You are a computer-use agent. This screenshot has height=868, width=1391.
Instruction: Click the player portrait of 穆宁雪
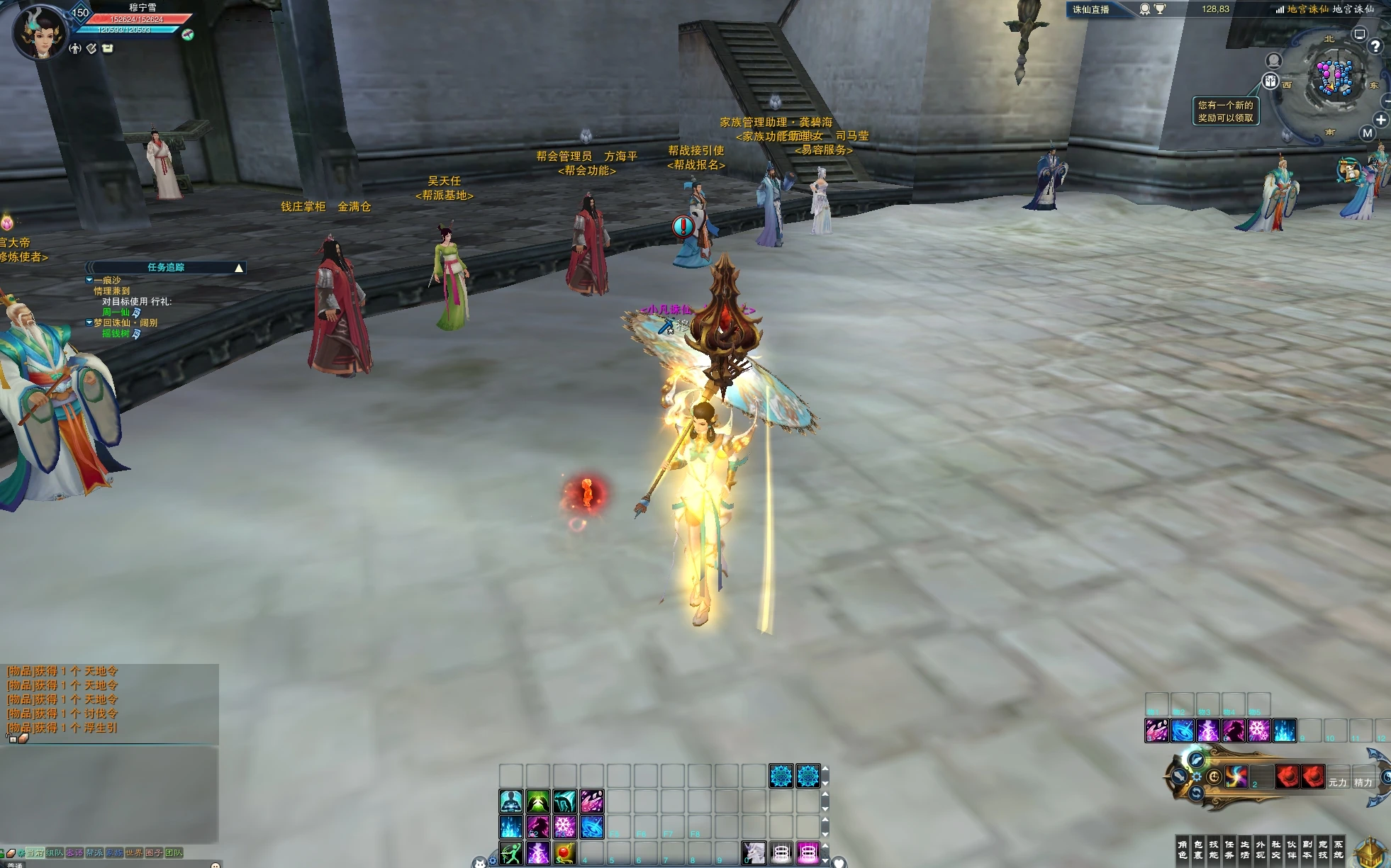[40, 33]
